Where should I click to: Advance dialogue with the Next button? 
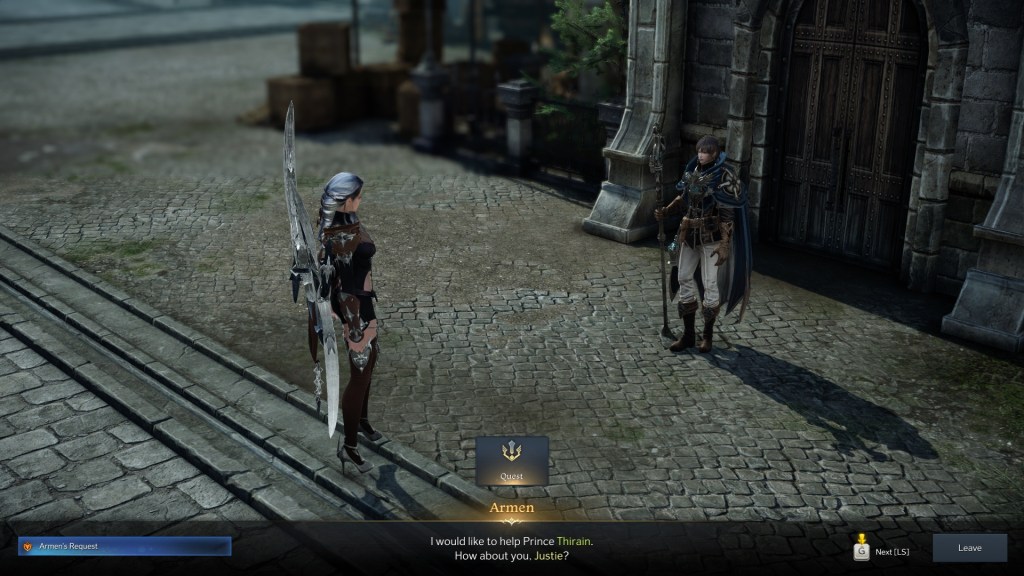[881, 548]
